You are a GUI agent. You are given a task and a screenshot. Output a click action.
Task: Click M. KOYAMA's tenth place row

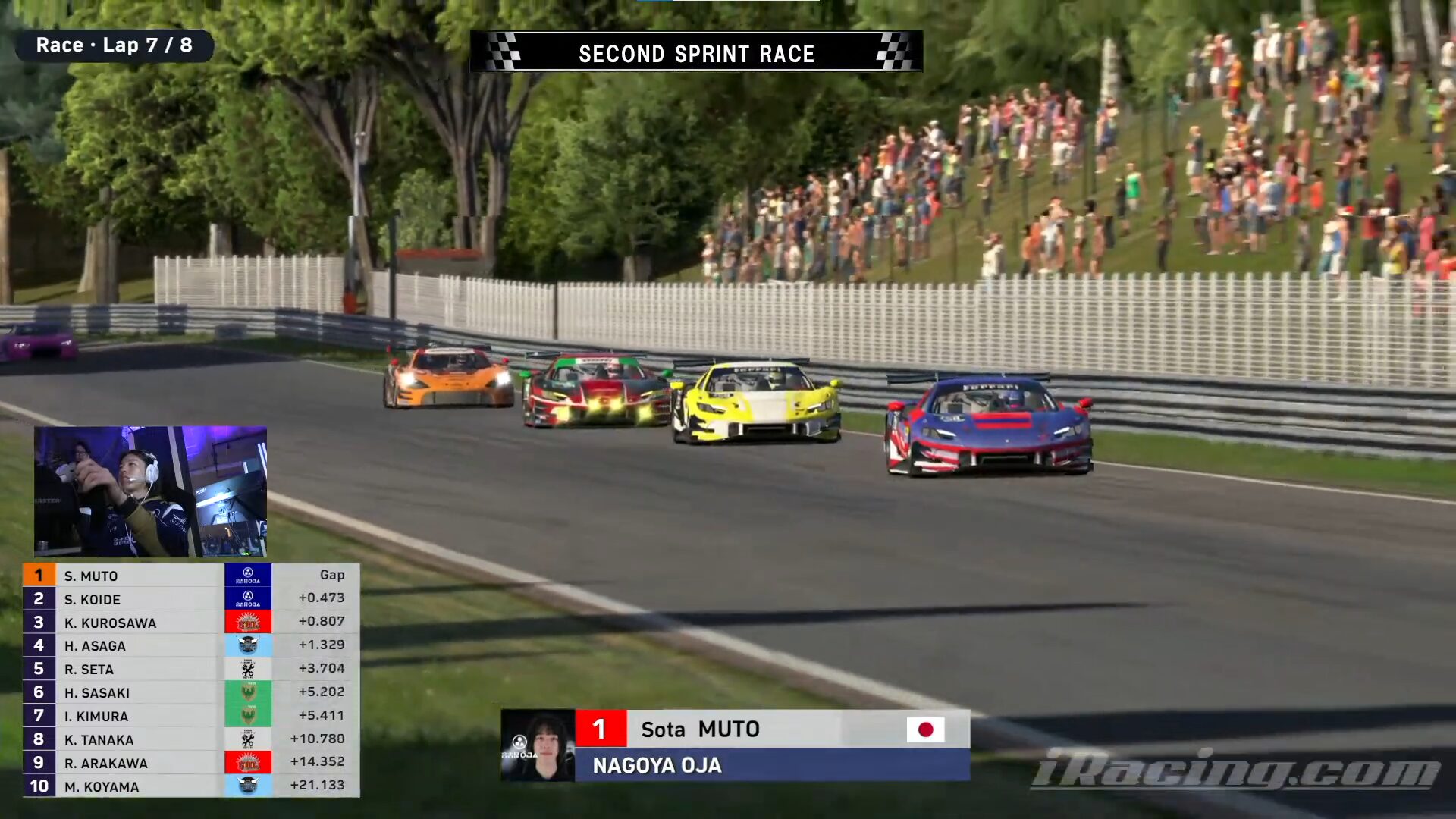point(190,786)
